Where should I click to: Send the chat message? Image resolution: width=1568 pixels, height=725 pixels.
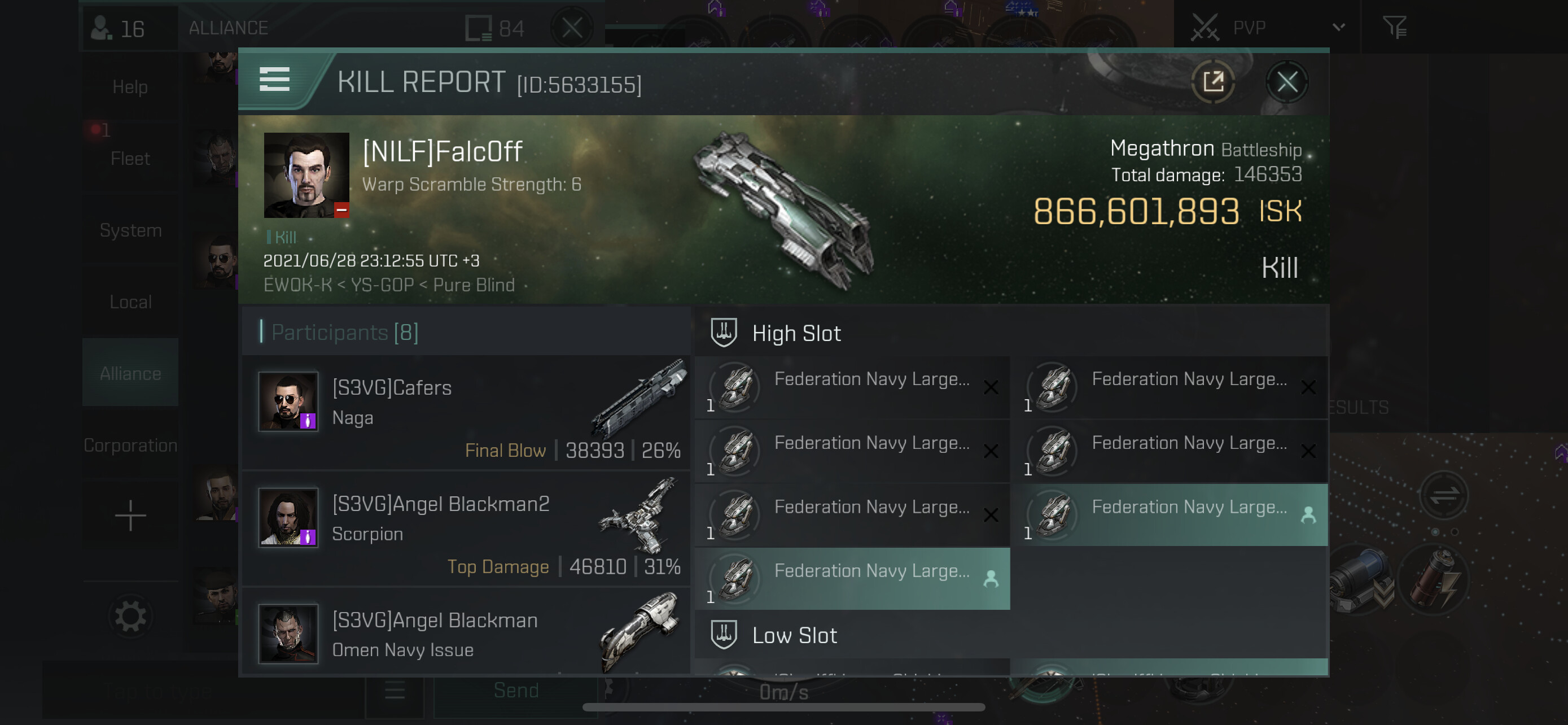[x=515, y=691]
